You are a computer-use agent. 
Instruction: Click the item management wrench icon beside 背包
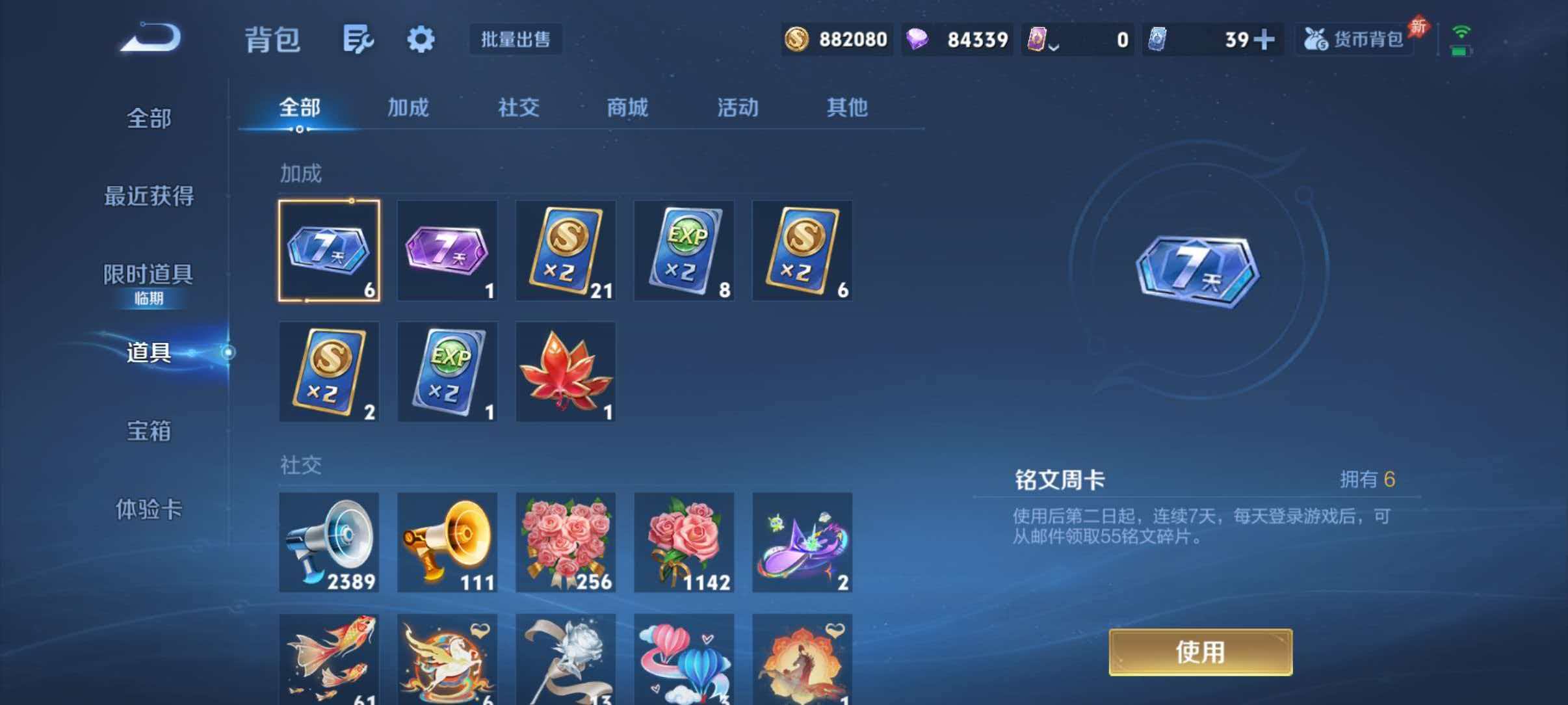click(358, 39)
